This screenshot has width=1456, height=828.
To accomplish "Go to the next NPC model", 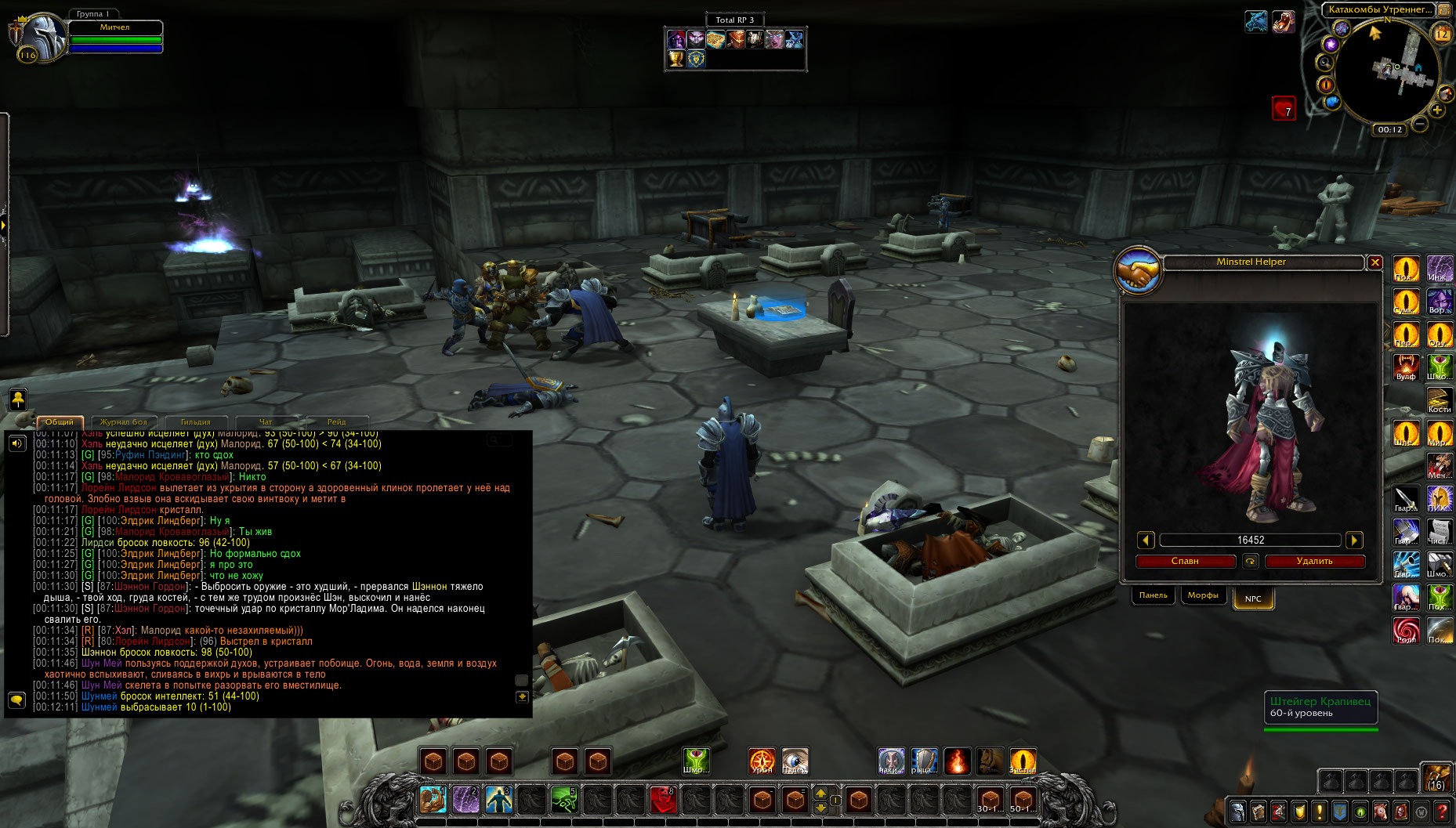I will tap(1354, 540).
